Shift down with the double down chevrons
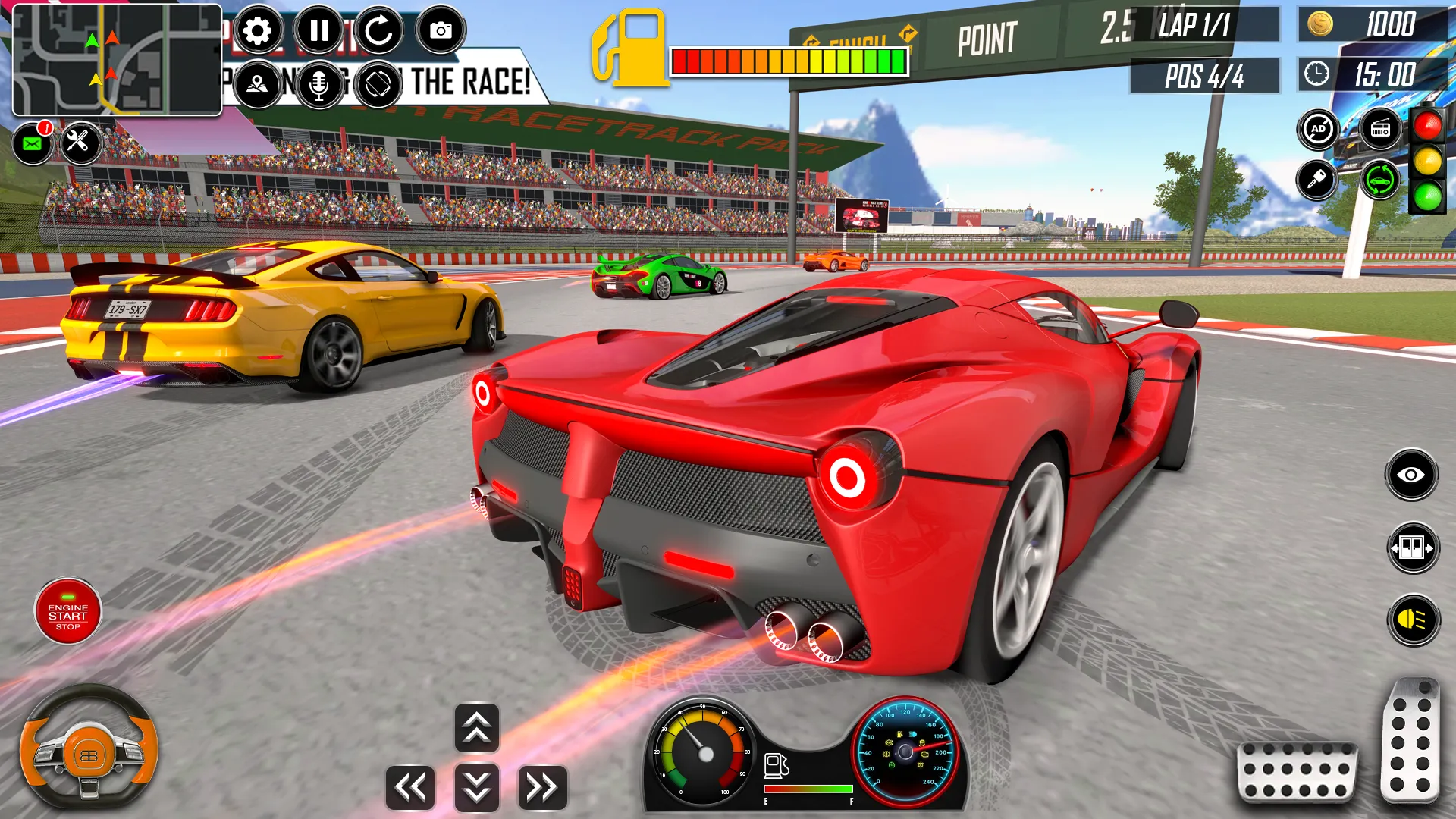 475,789
